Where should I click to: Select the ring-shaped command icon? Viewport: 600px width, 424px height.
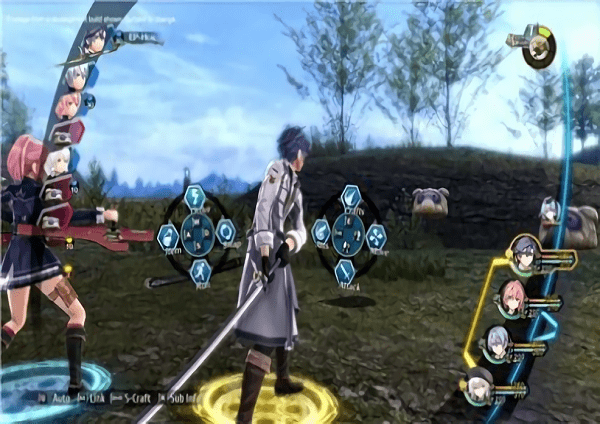pos(226,232)
